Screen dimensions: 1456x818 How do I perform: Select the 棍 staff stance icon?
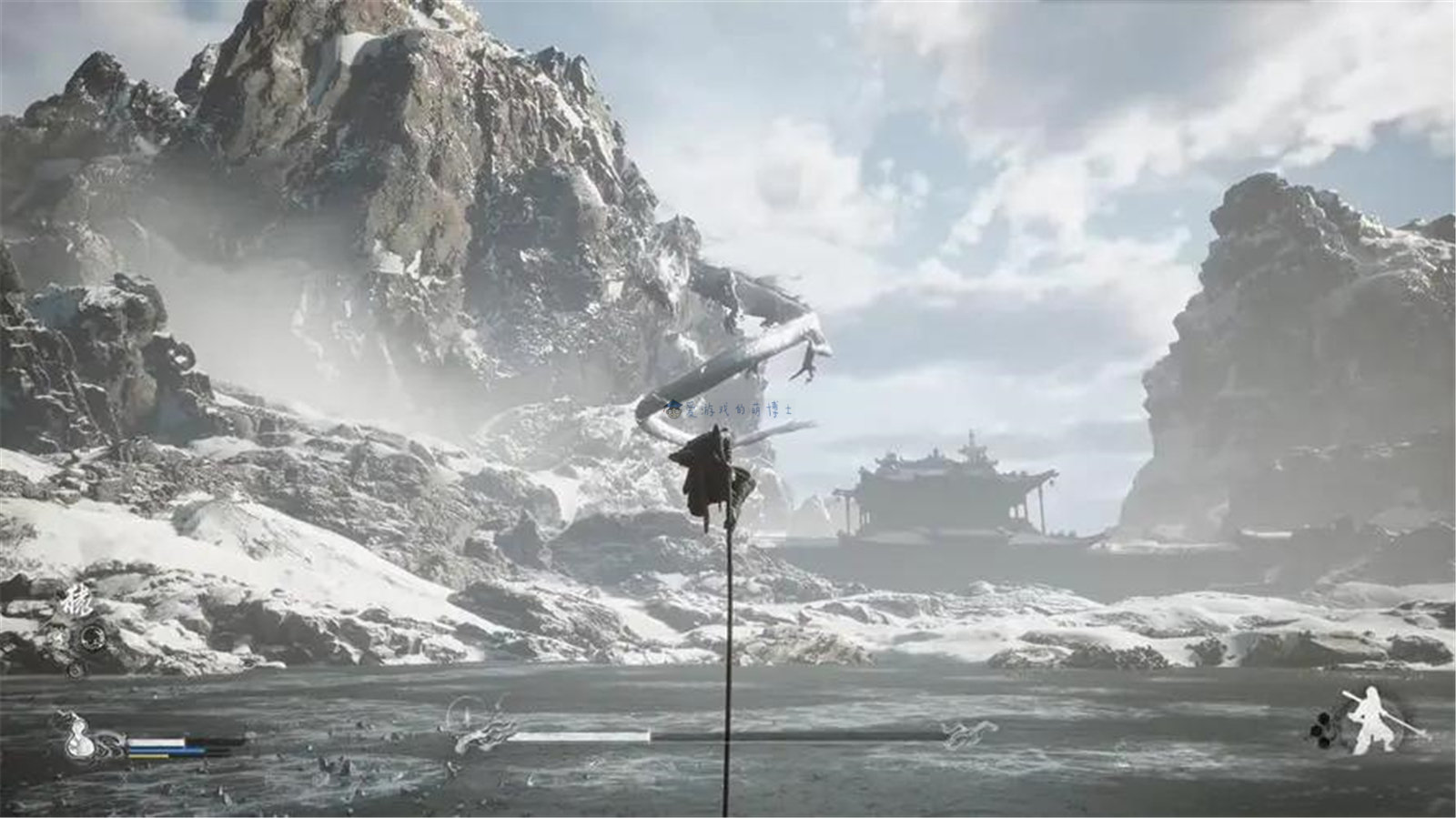point(77,601)
